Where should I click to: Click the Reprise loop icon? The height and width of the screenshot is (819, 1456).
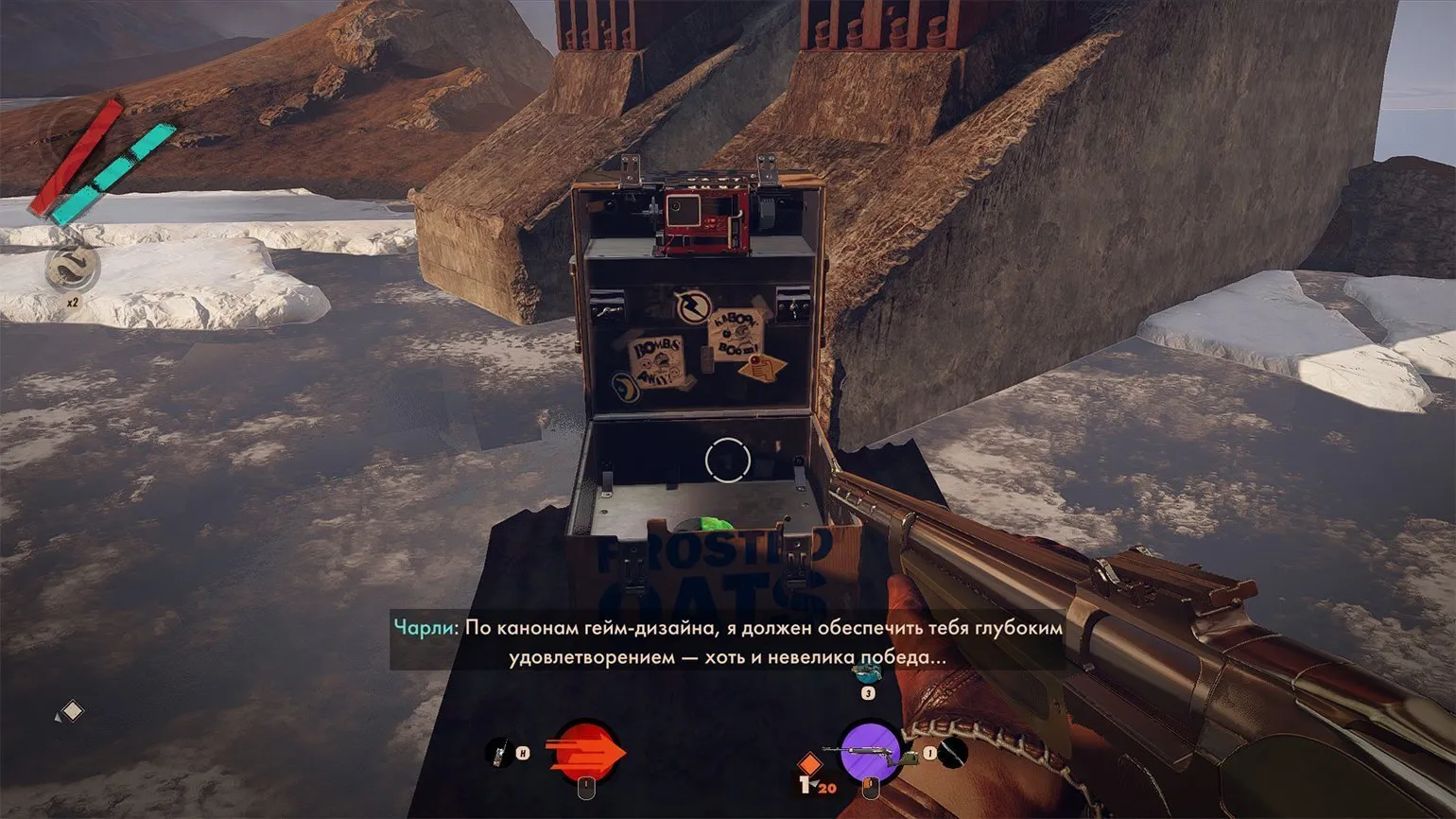[x=72, y=270]
